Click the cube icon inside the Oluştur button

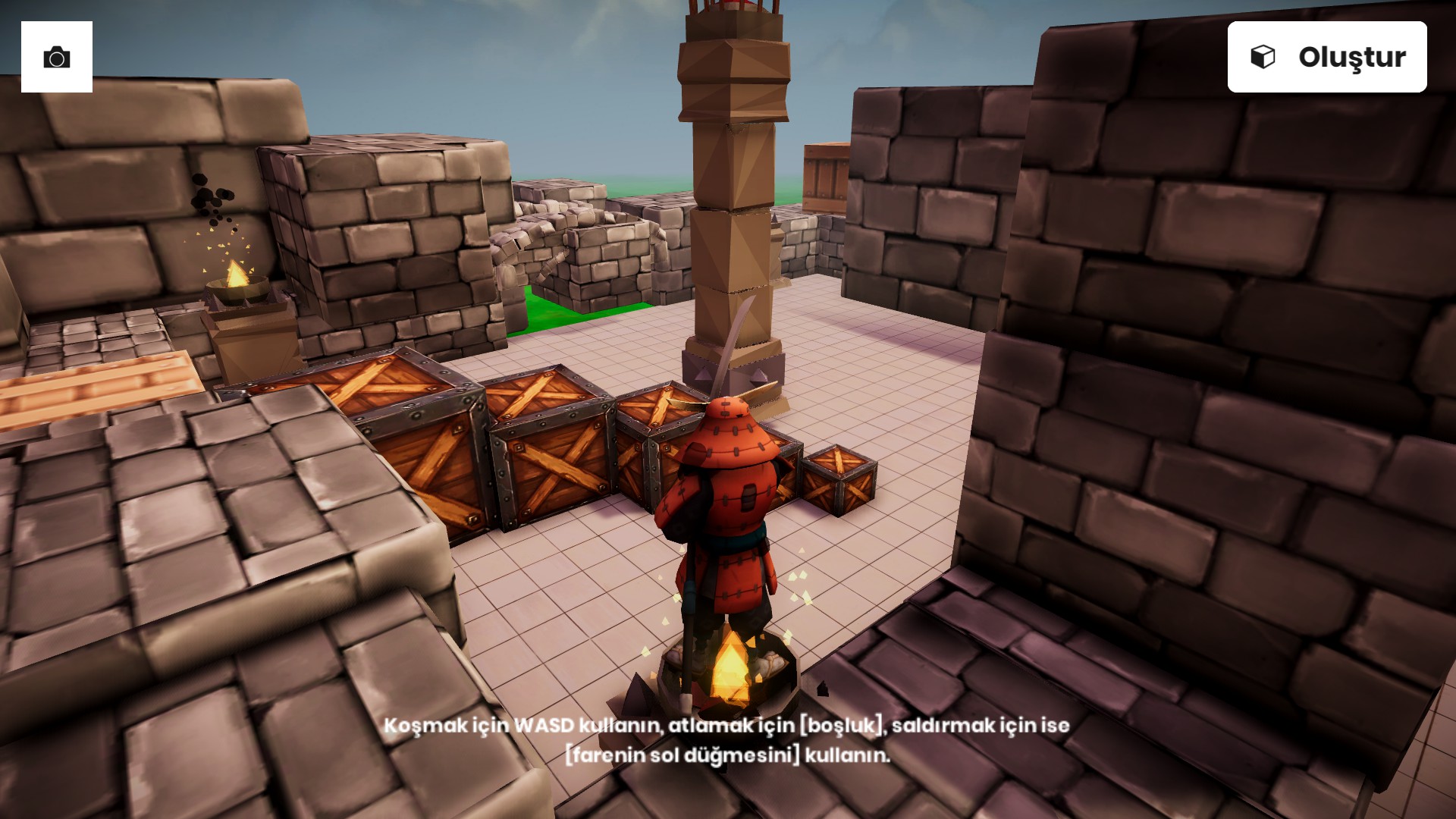1263,56
